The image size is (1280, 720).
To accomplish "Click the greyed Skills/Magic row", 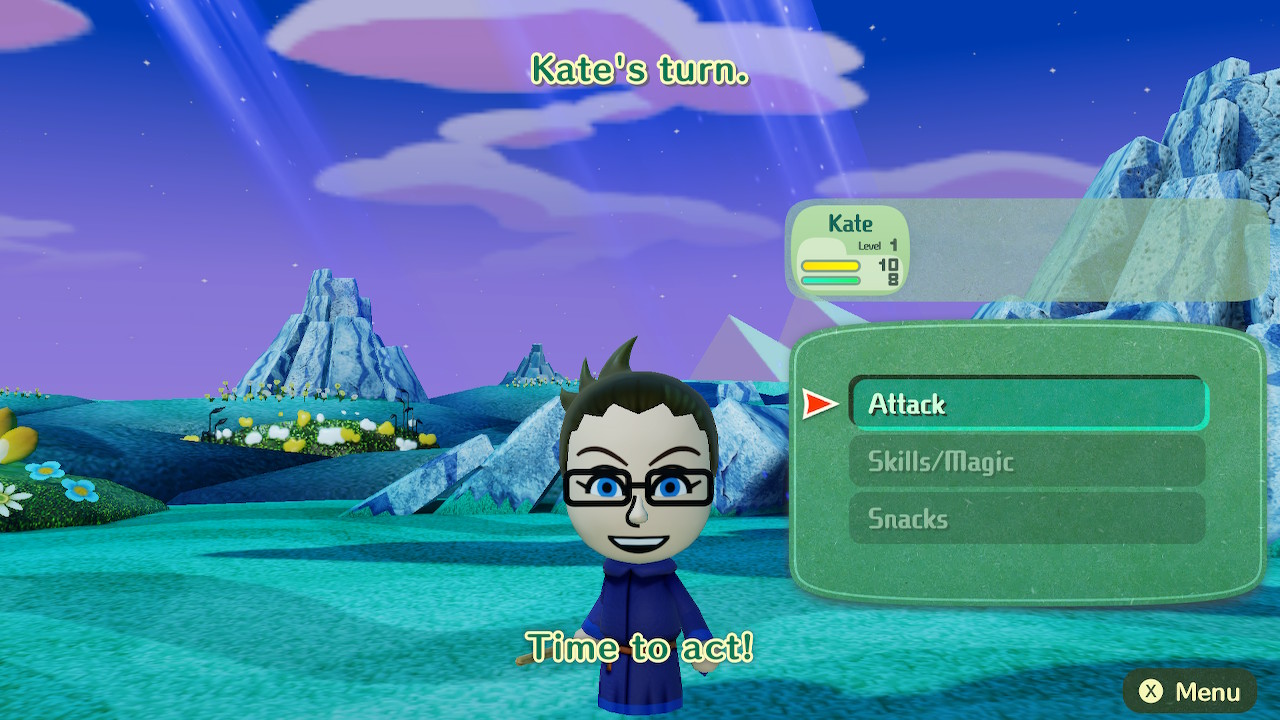I will point(1027,461).
